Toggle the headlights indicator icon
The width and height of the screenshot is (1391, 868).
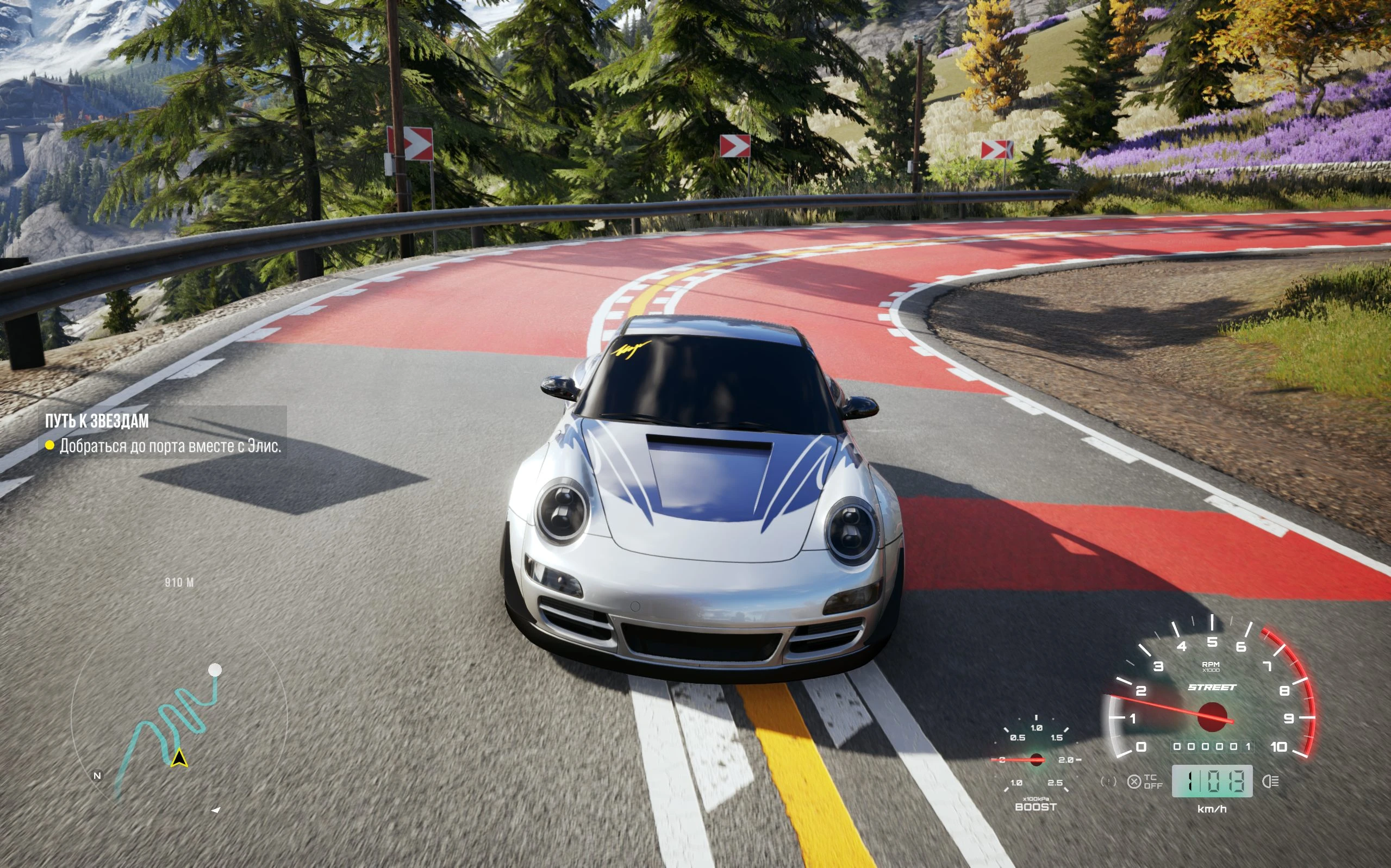click(1271, 782)
